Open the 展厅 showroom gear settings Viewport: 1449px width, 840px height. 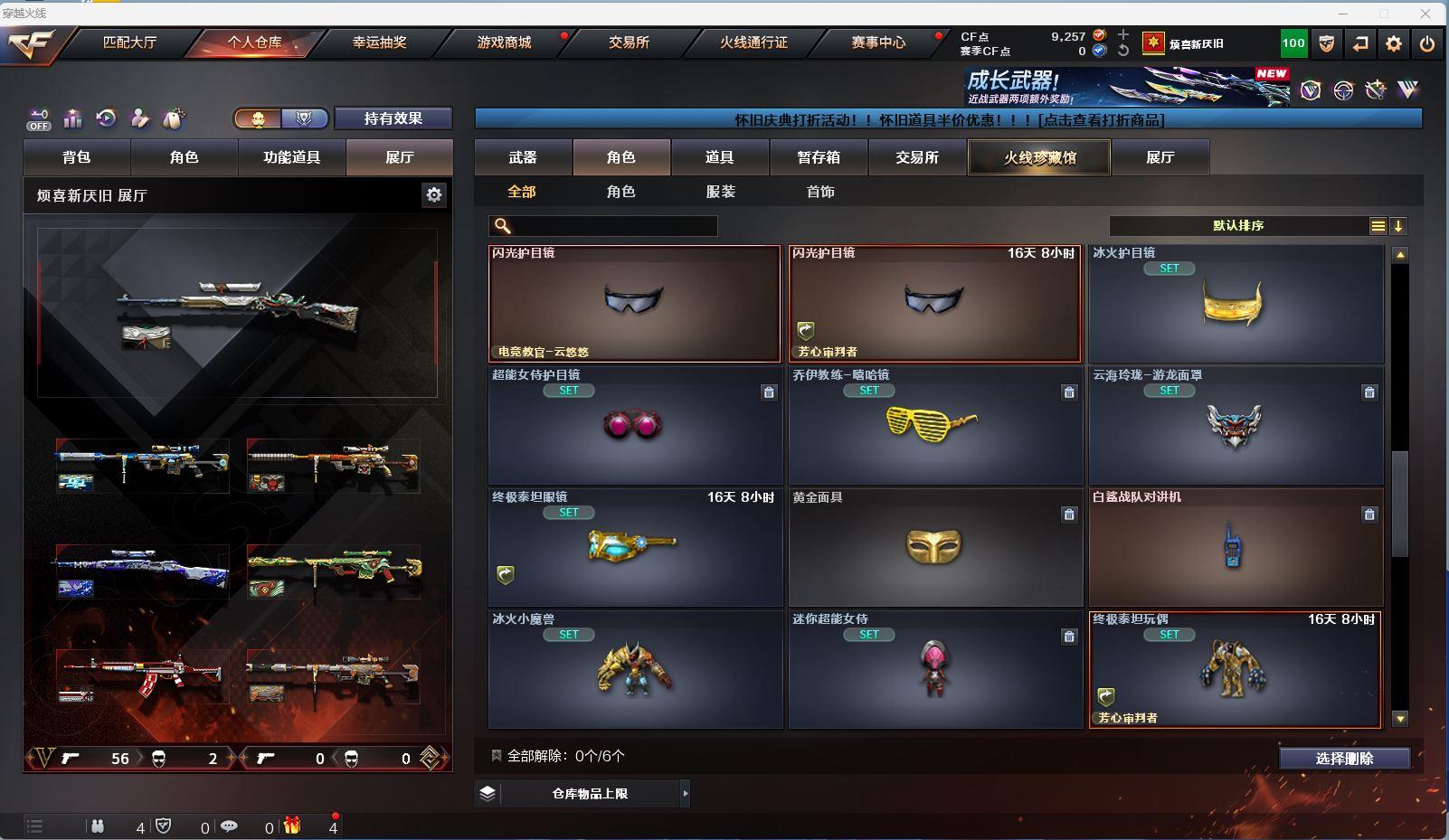[x=434, y=194]
